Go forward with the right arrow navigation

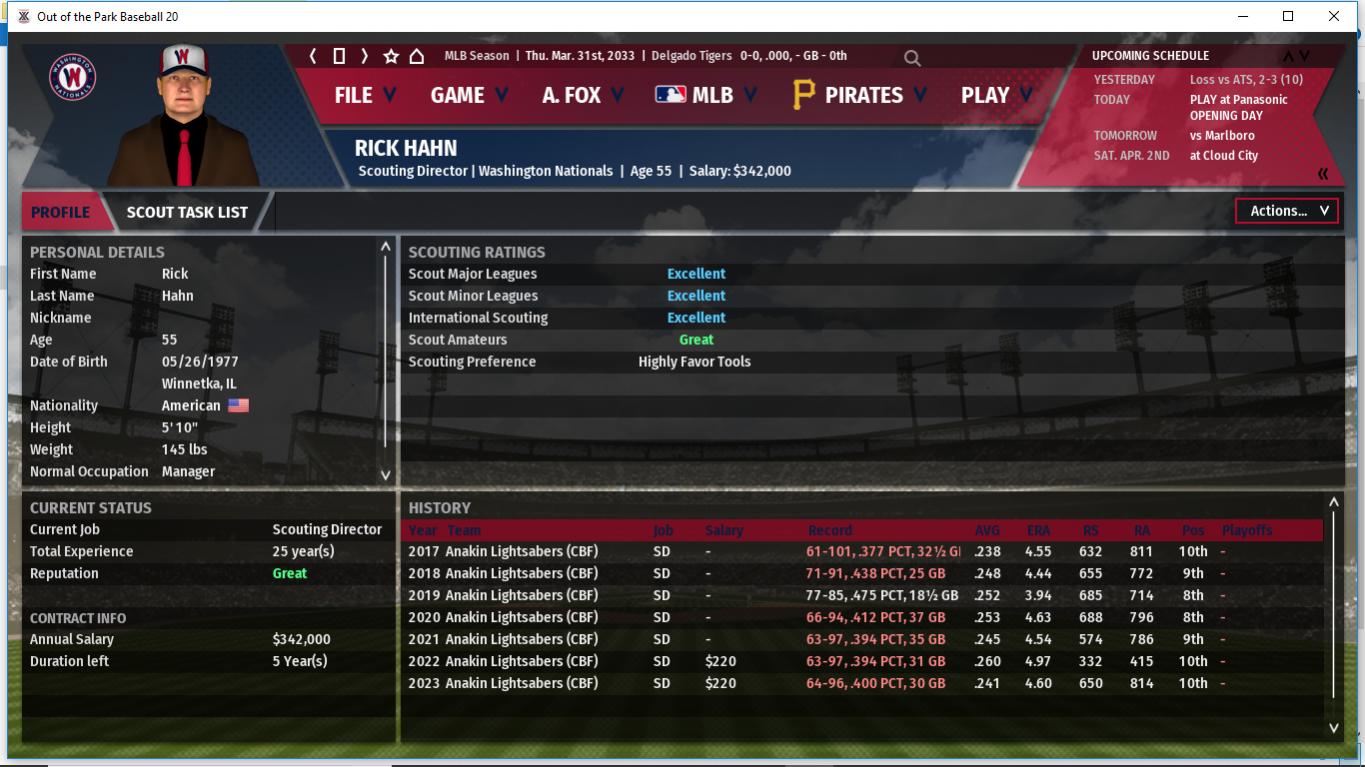(x=364, y=56)
